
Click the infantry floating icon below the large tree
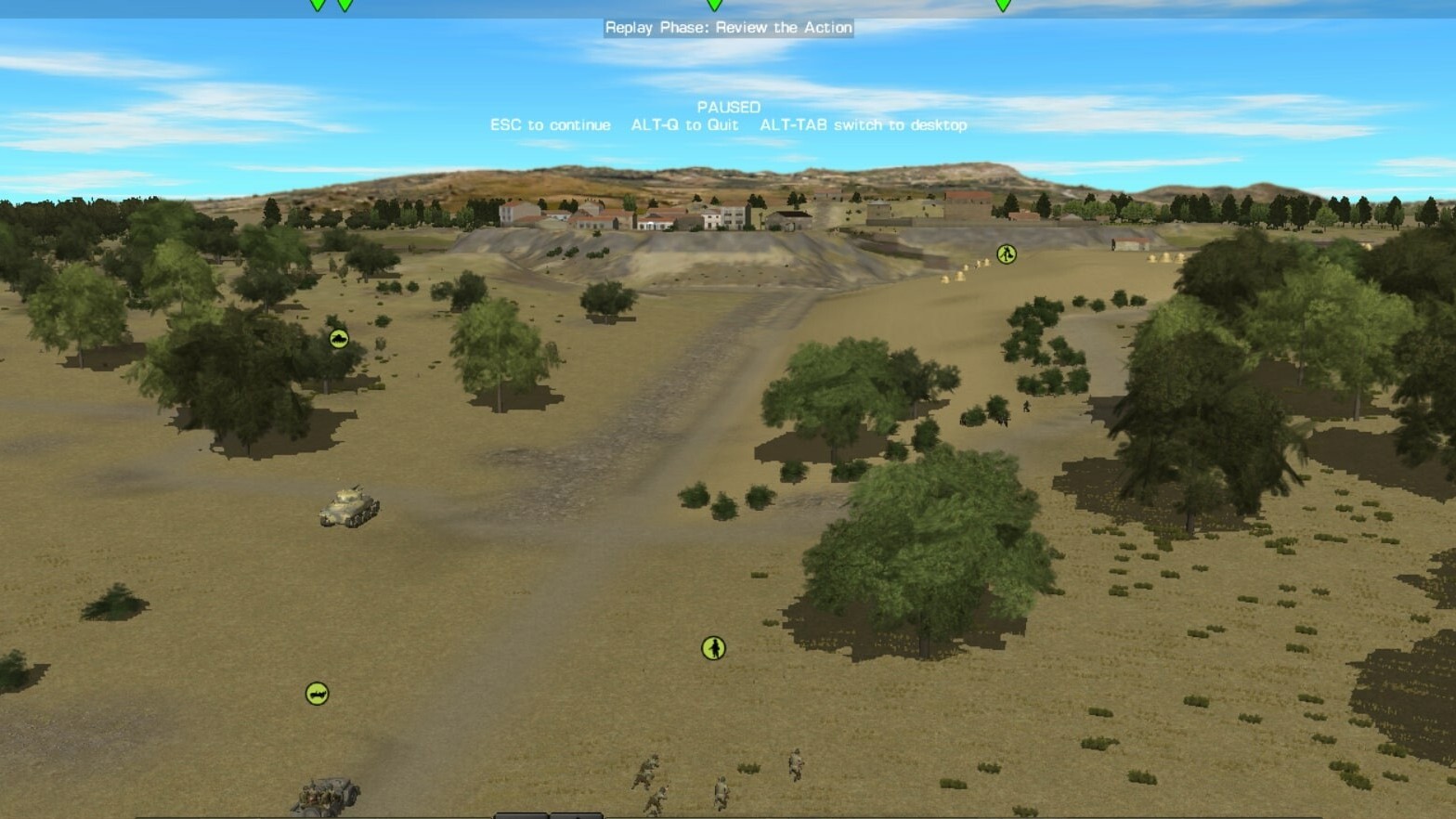coord(714,649)
